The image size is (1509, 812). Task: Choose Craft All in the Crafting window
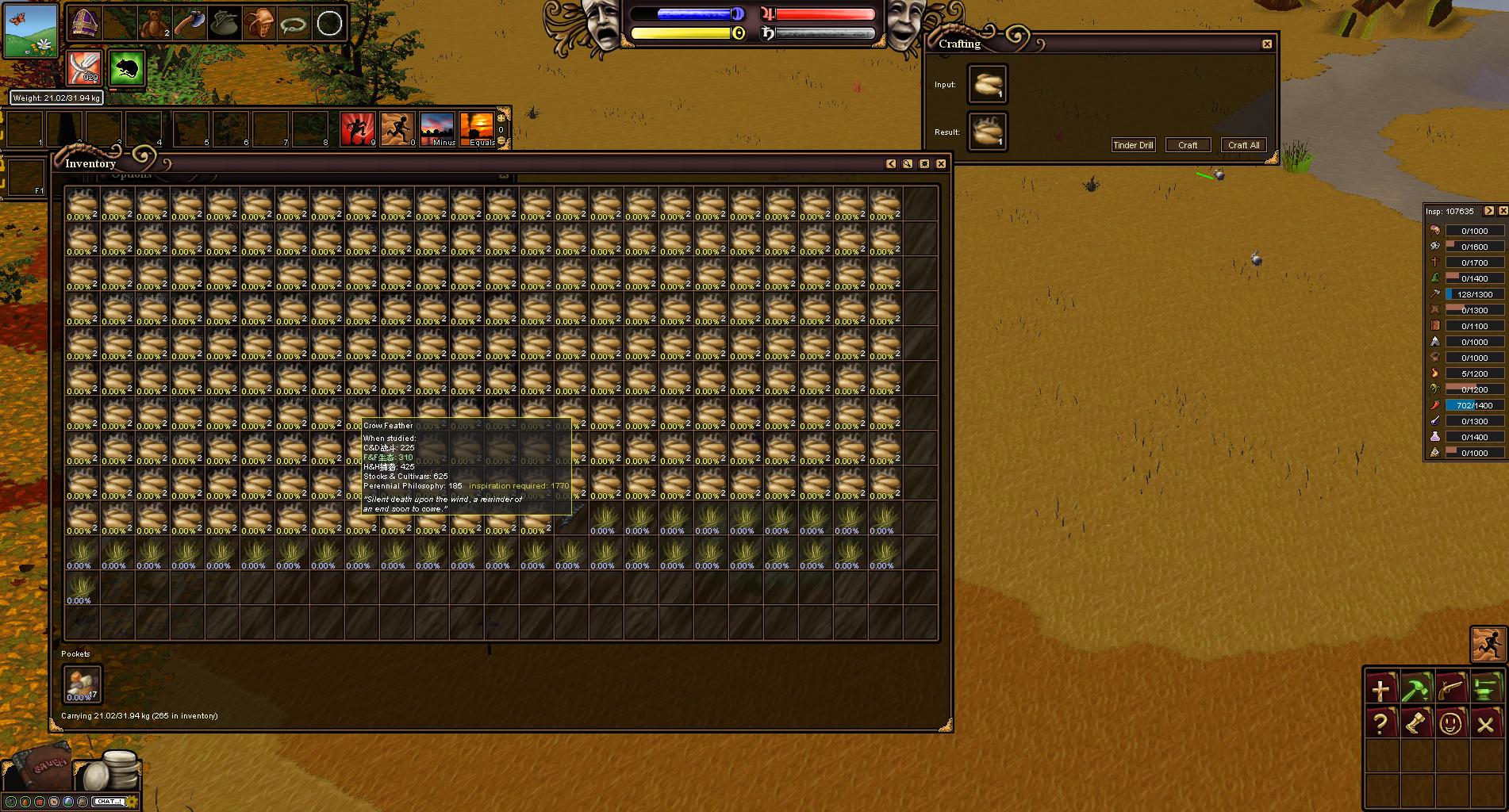1243,145
